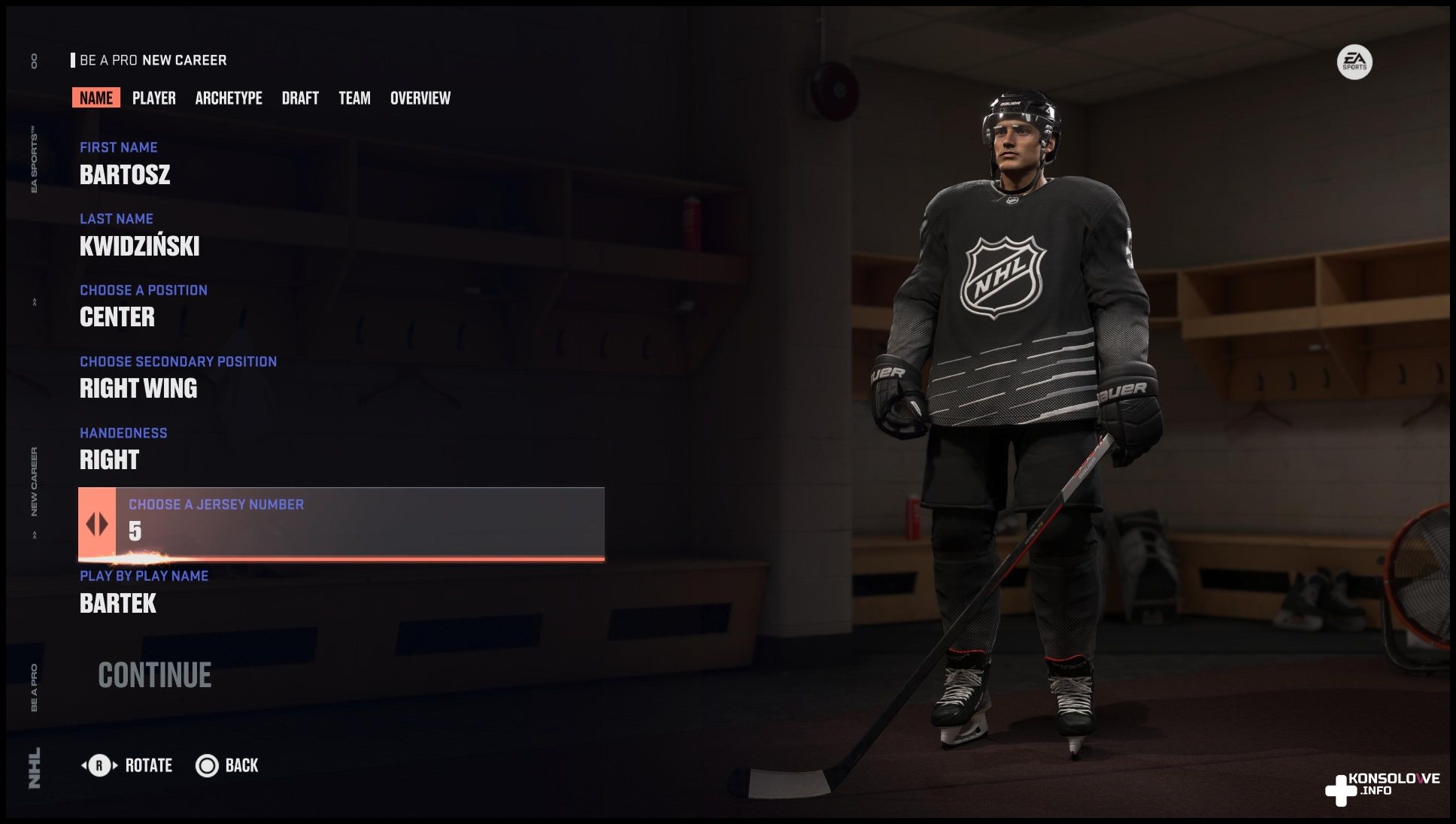Viewport: 1456px width, 824px height.
Task: Click the jersey number arrows stepper
Action: pyautogui.click(x=97, y=524)
